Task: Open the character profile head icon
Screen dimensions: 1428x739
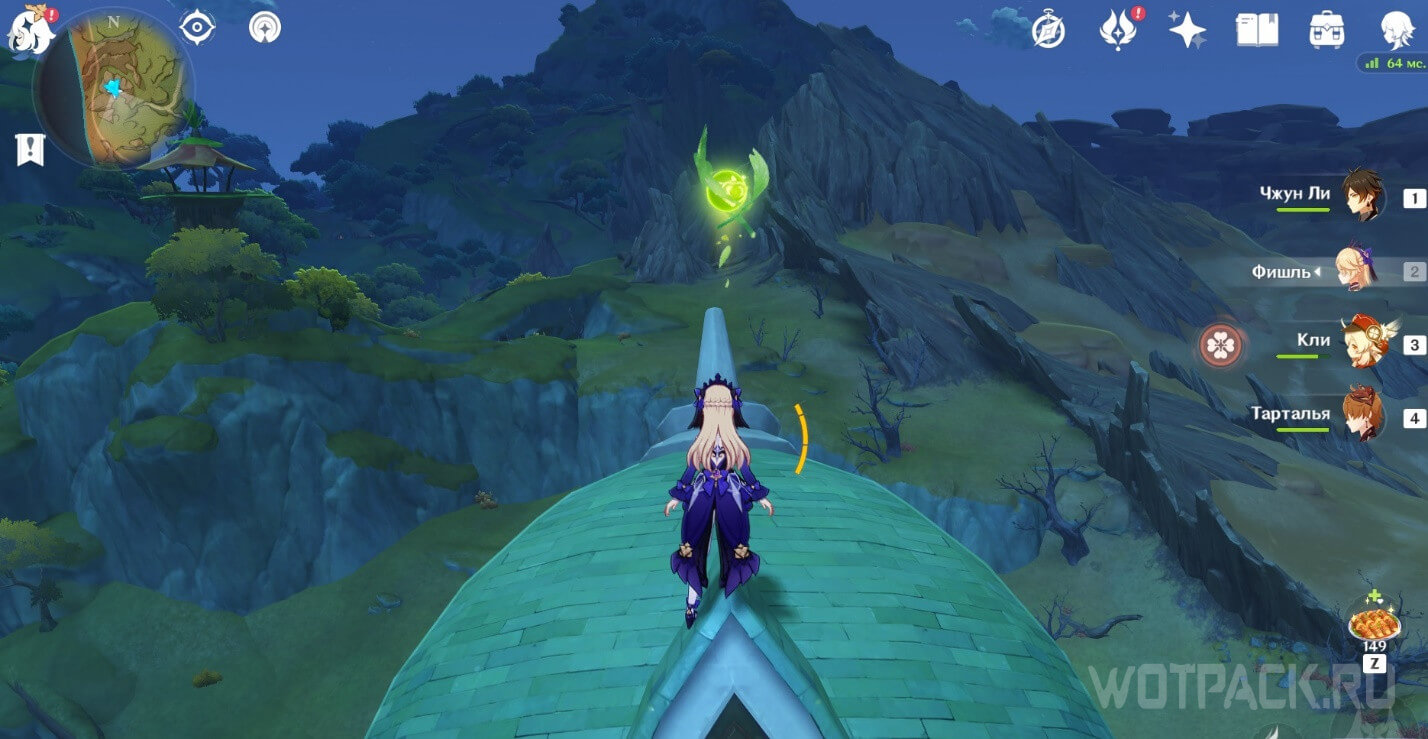Action: pos(1396,30)
